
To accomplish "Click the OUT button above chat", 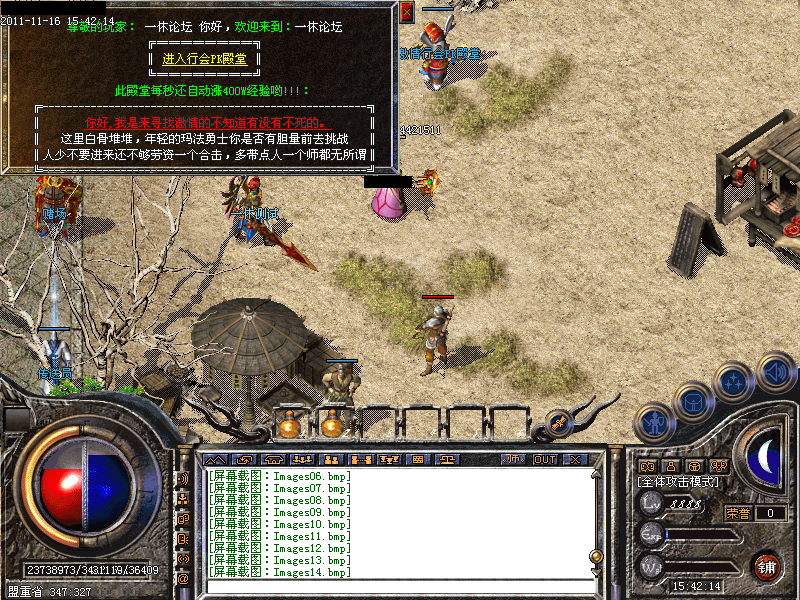I will [544, 459].
